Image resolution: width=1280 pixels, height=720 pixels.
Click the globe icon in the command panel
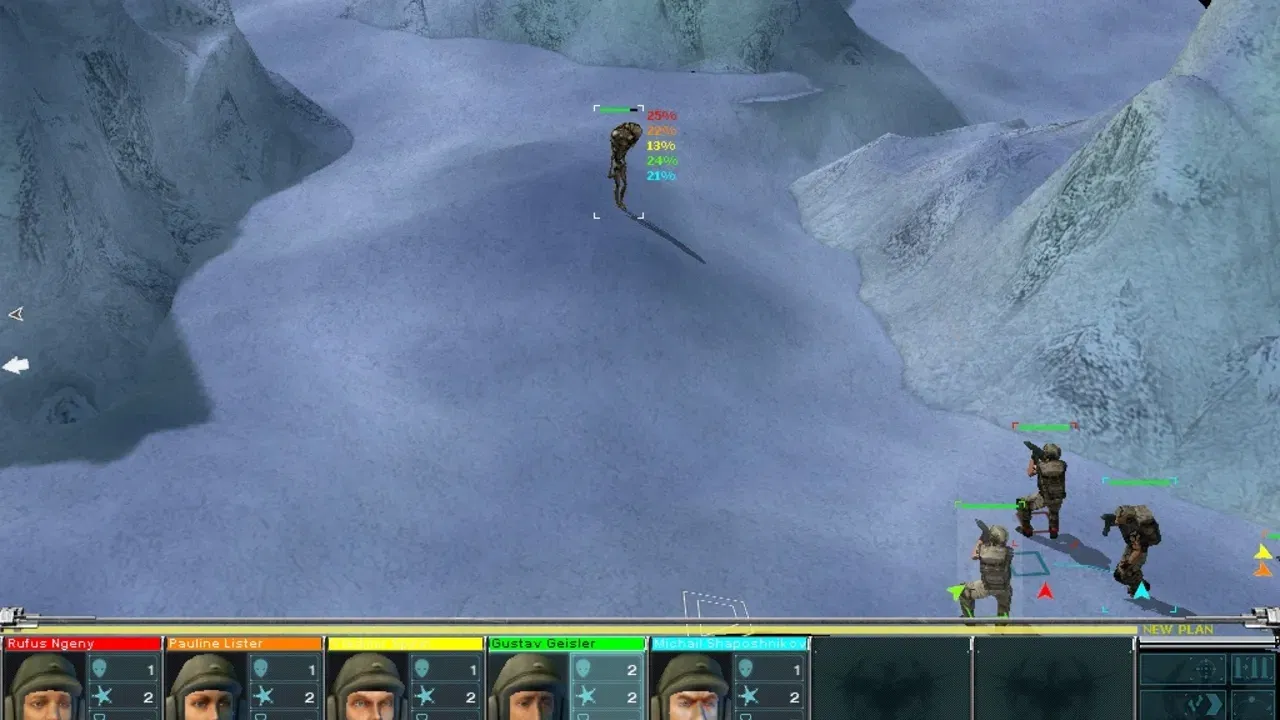click(x=1253, y=705)
